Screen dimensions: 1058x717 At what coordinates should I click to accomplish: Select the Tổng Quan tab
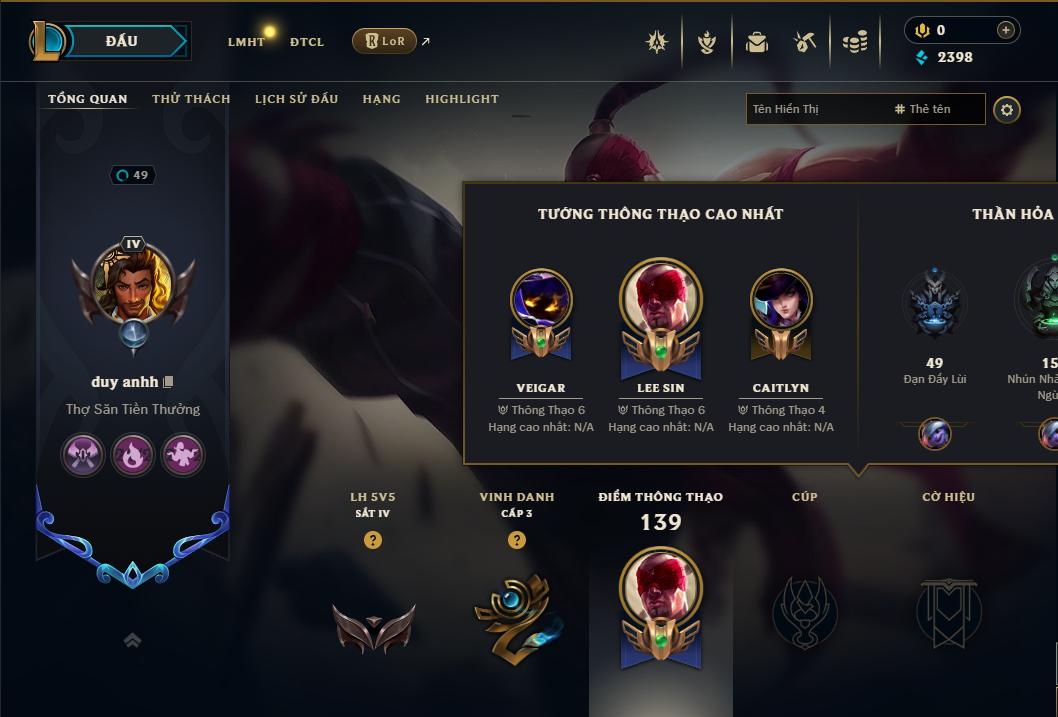(x=88, y=99)
